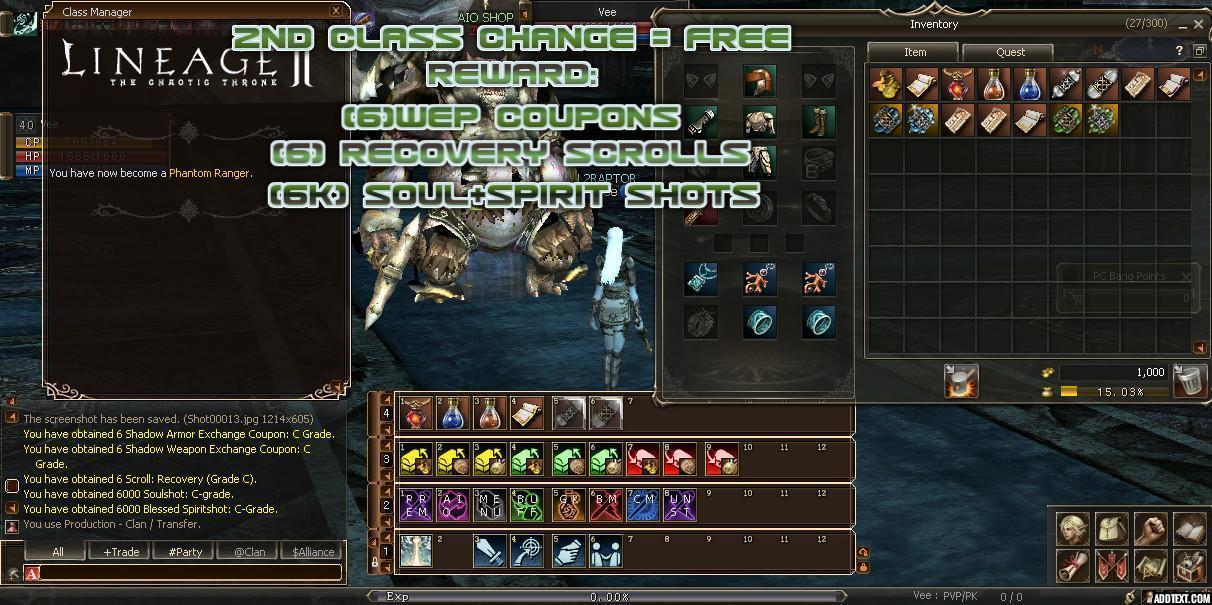
Task: Switch chat to the +Trade tab
Action: tap(120, 552)
